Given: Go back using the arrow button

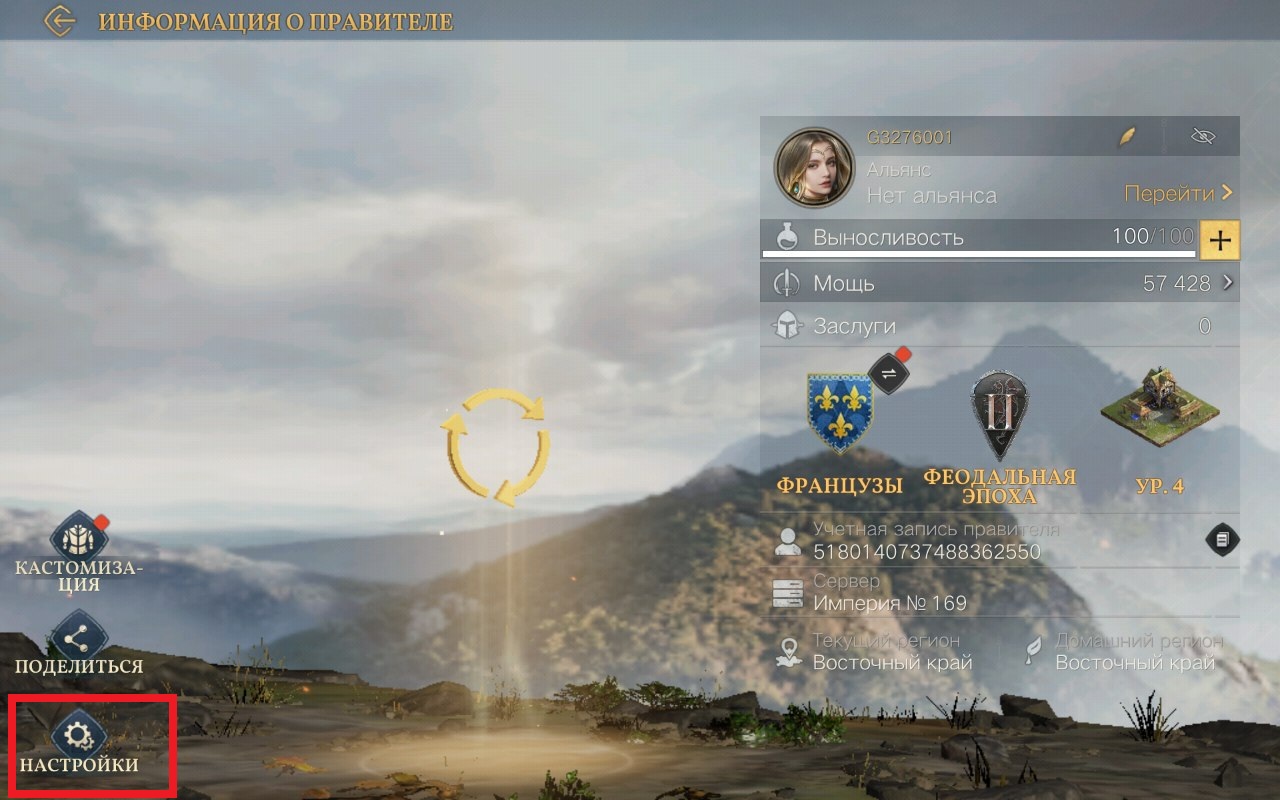Looking at the screenshot, I should click(60, 21).
